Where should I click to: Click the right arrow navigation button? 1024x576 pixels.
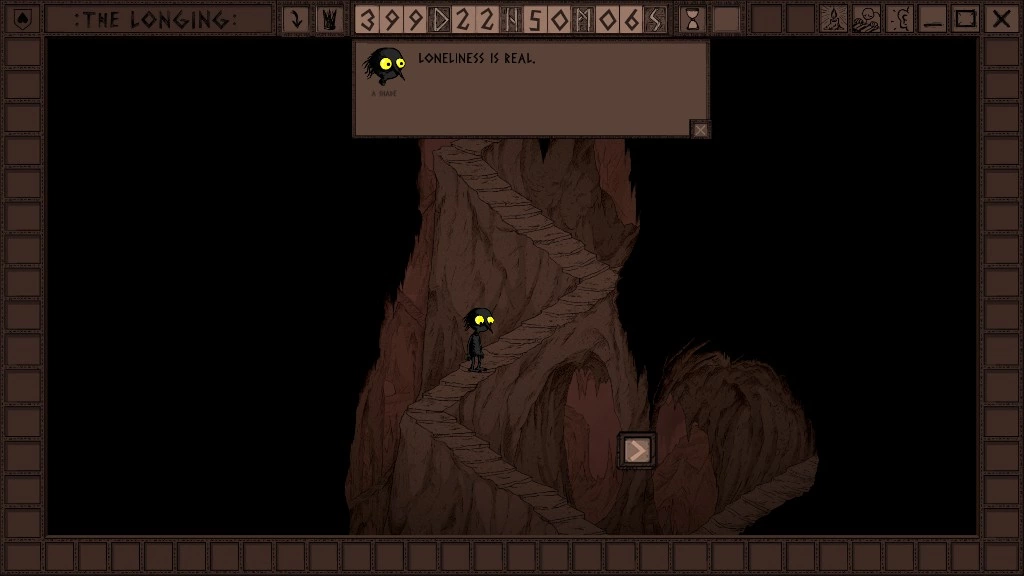pos(637,451)
